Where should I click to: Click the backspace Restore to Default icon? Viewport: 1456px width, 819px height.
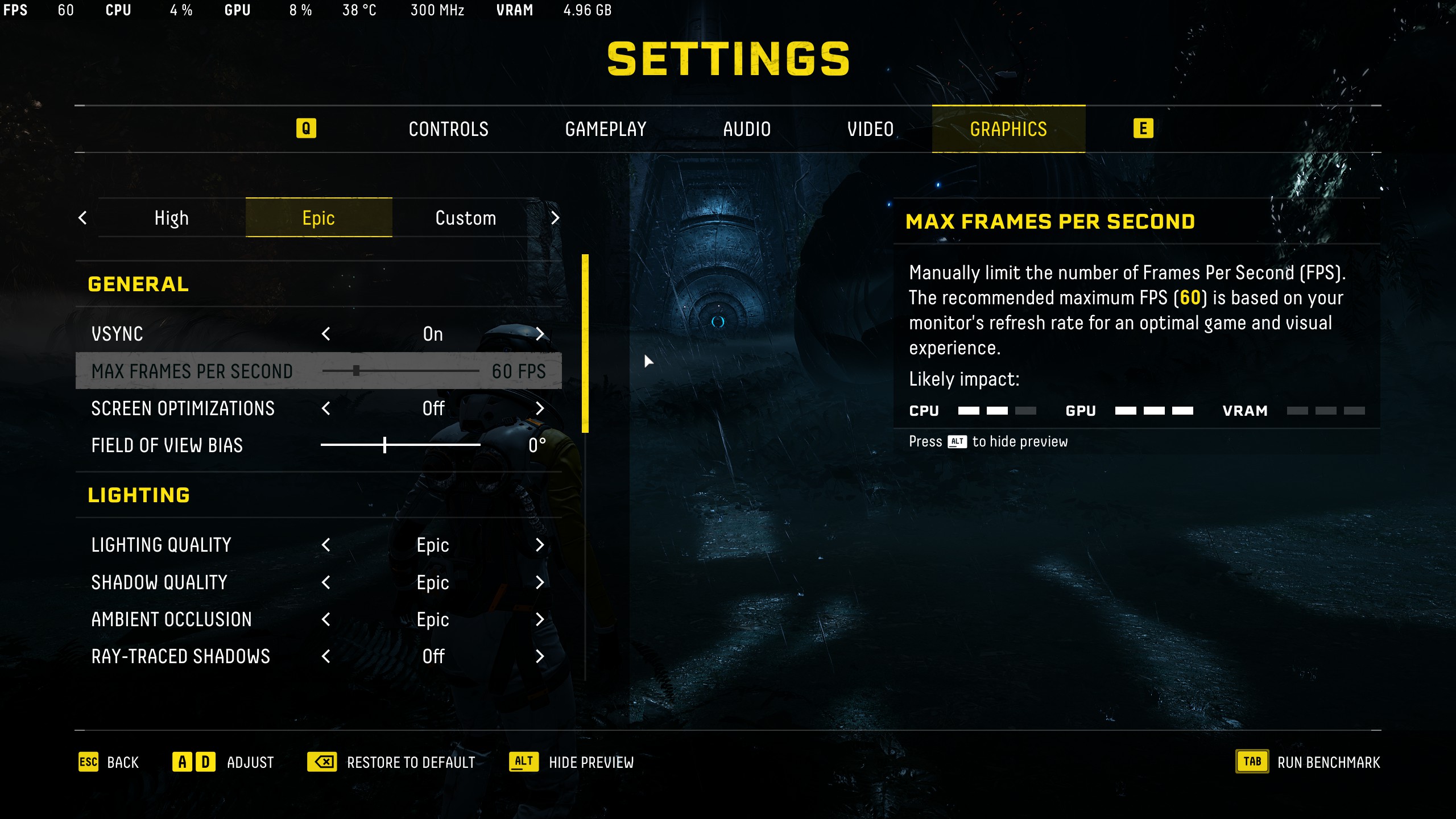pyautogui.click(x=322, y=762)
